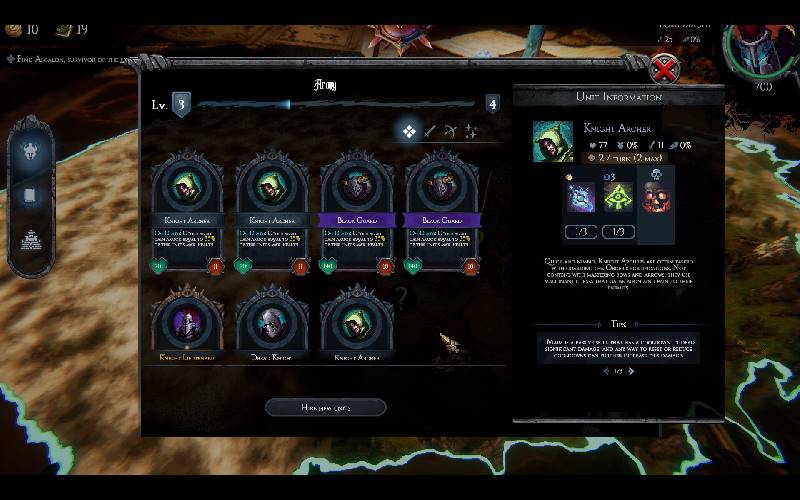Choose the bottom-row Knight Archer card
This screenshot has width=800, height=500.
356,325
